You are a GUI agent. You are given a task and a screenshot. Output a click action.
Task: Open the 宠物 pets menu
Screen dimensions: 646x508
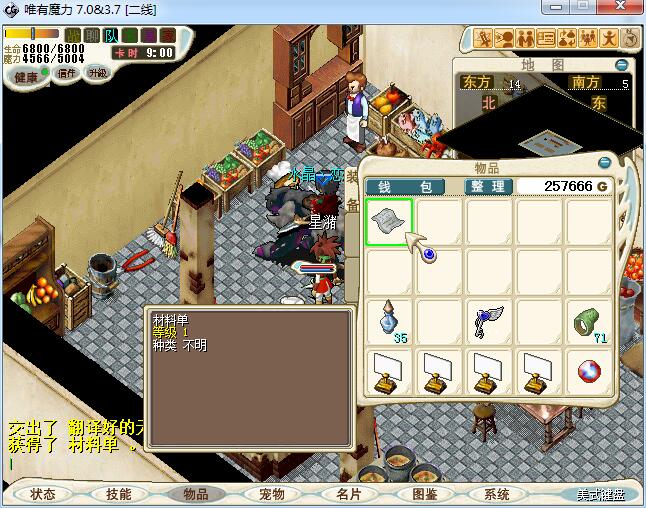pos(272,494)
